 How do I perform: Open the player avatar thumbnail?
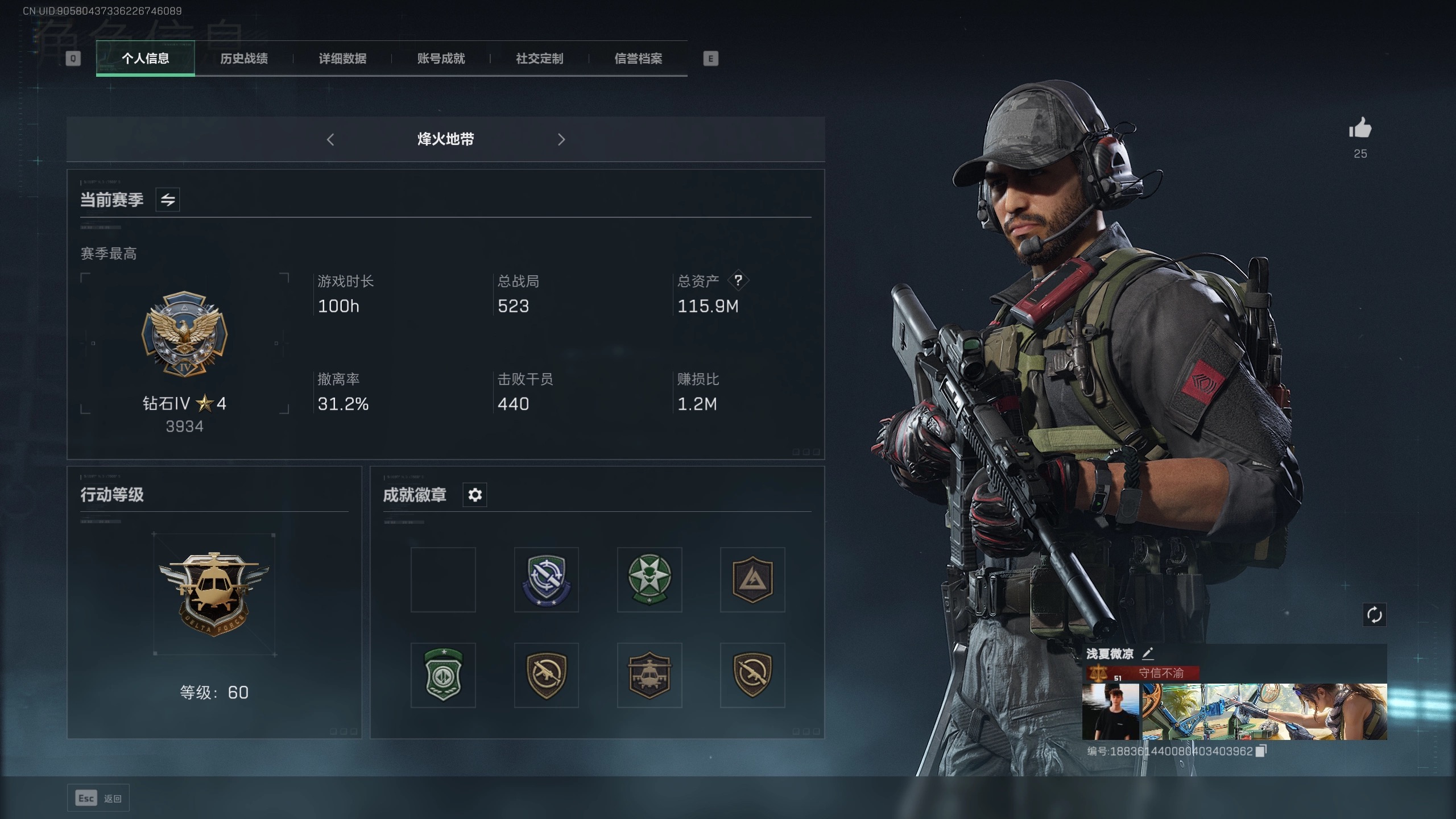(1111, 712)
